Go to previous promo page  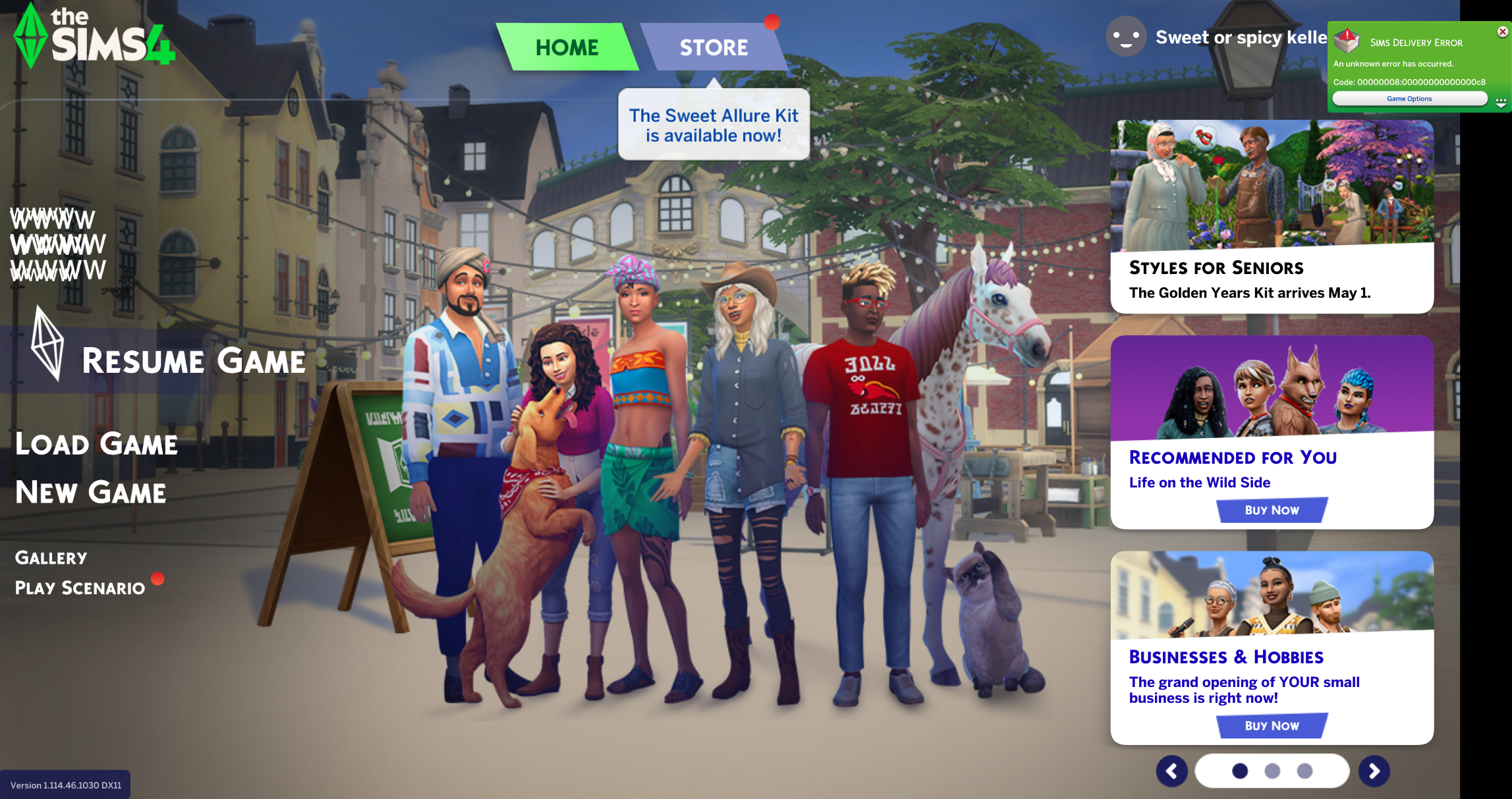pos(1171,771)
